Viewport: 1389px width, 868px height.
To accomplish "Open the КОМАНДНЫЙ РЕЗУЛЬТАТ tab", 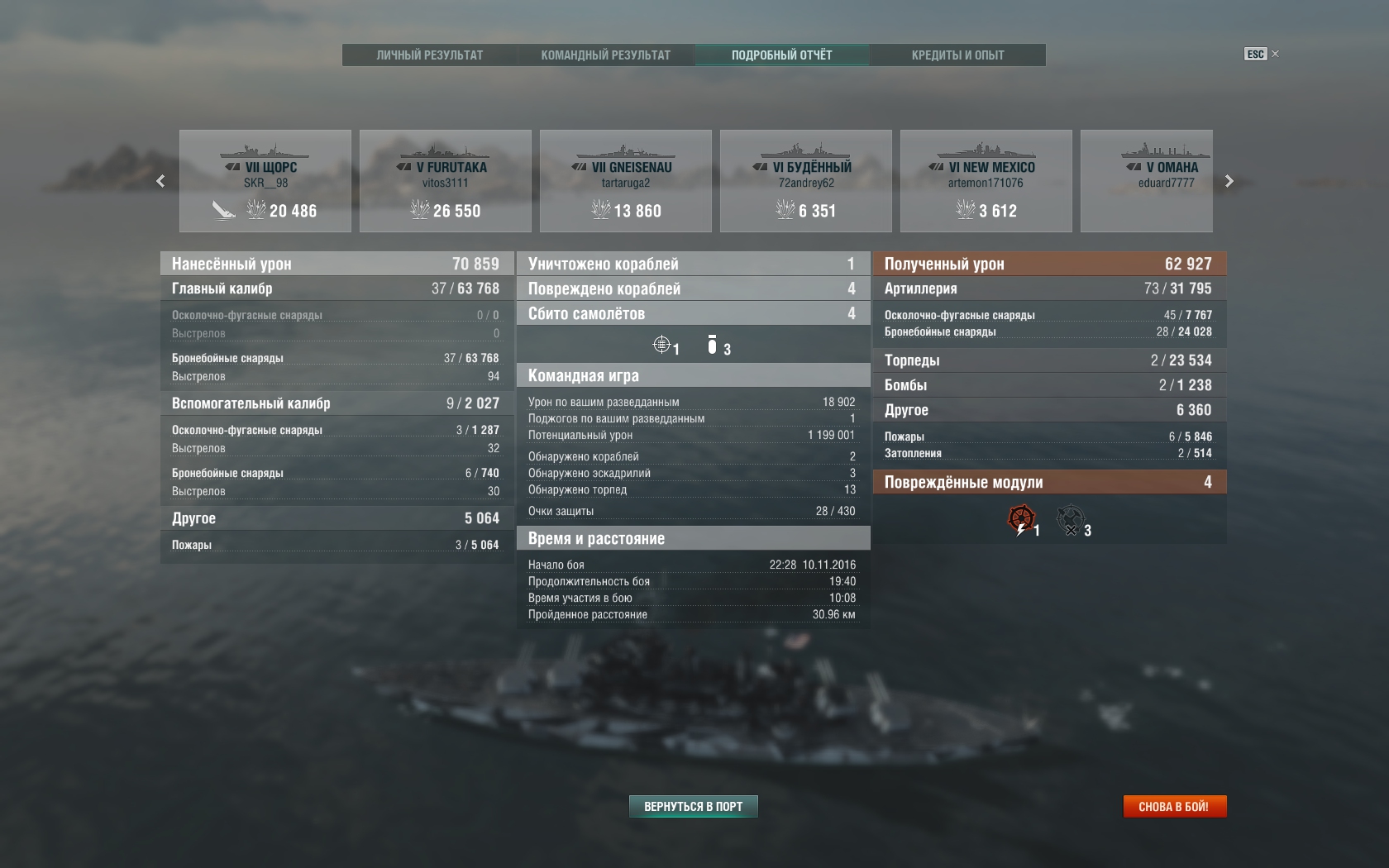I will click(606, 55).
